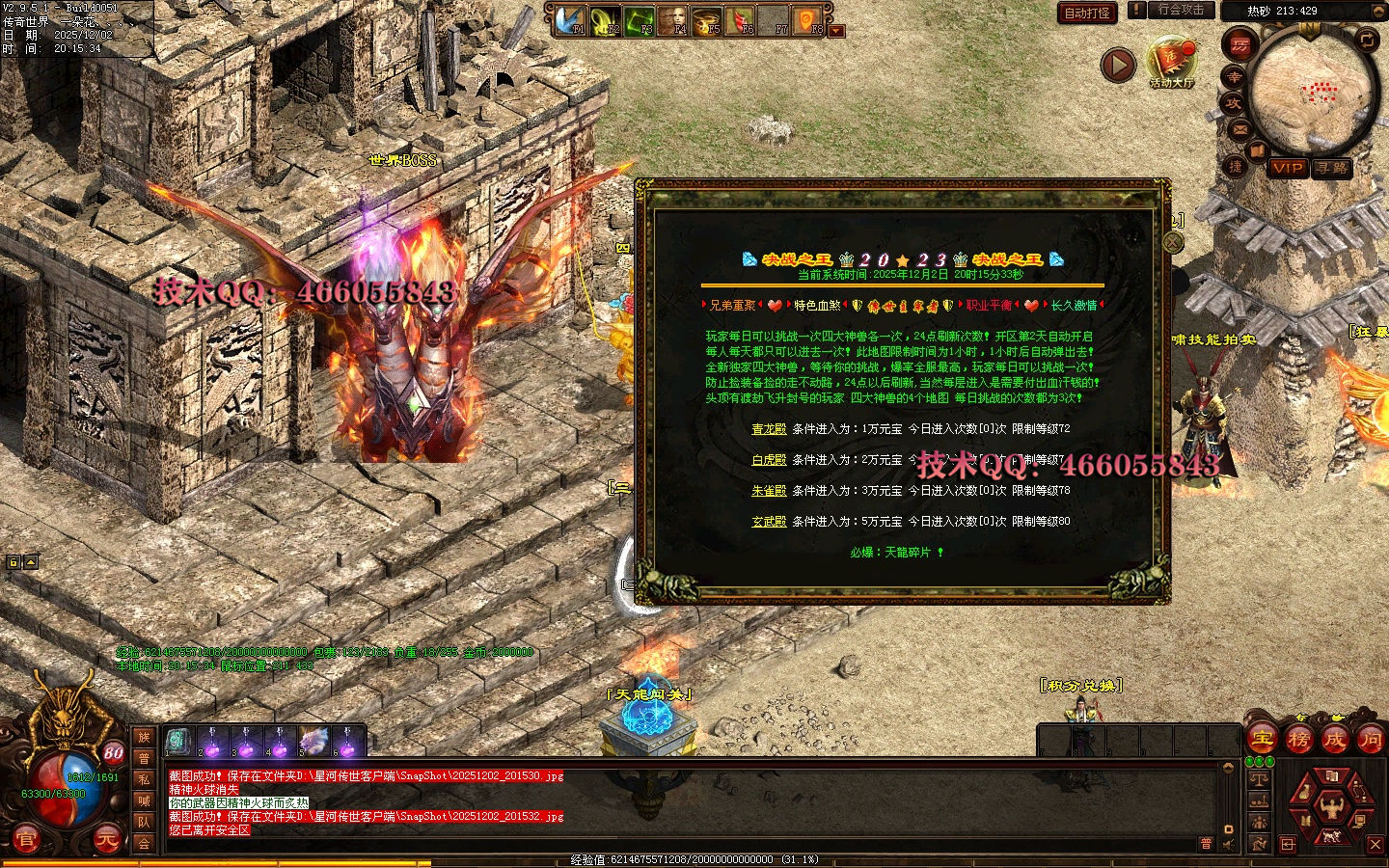Enter the 青龙殿 dungeon link
Image resolution: width=1389 pixels, height=868 pixels.
pos(769,429)
